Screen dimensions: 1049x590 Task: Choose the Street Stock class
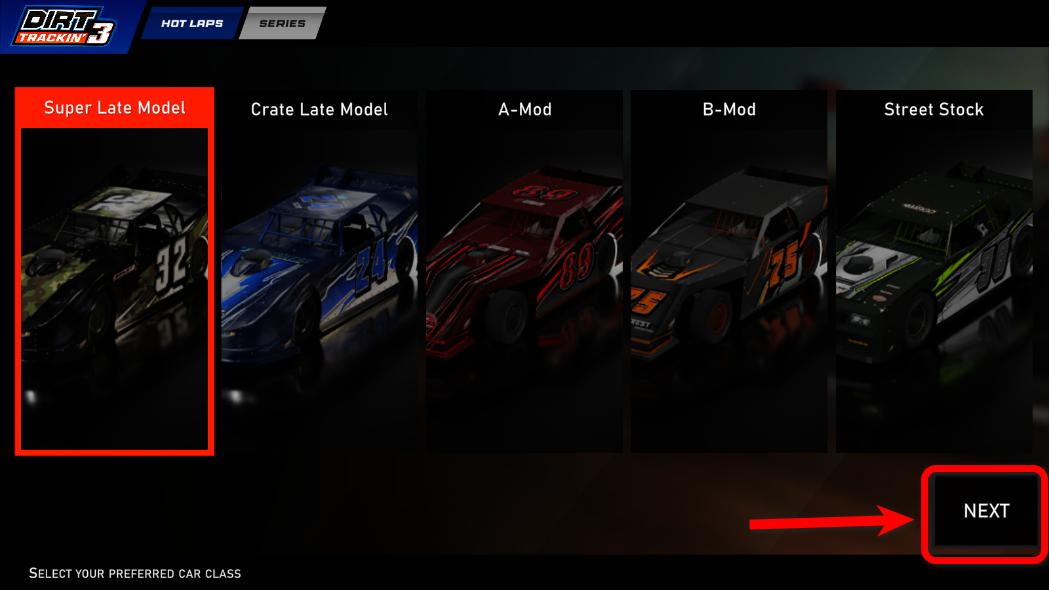[x=933, y=270]
